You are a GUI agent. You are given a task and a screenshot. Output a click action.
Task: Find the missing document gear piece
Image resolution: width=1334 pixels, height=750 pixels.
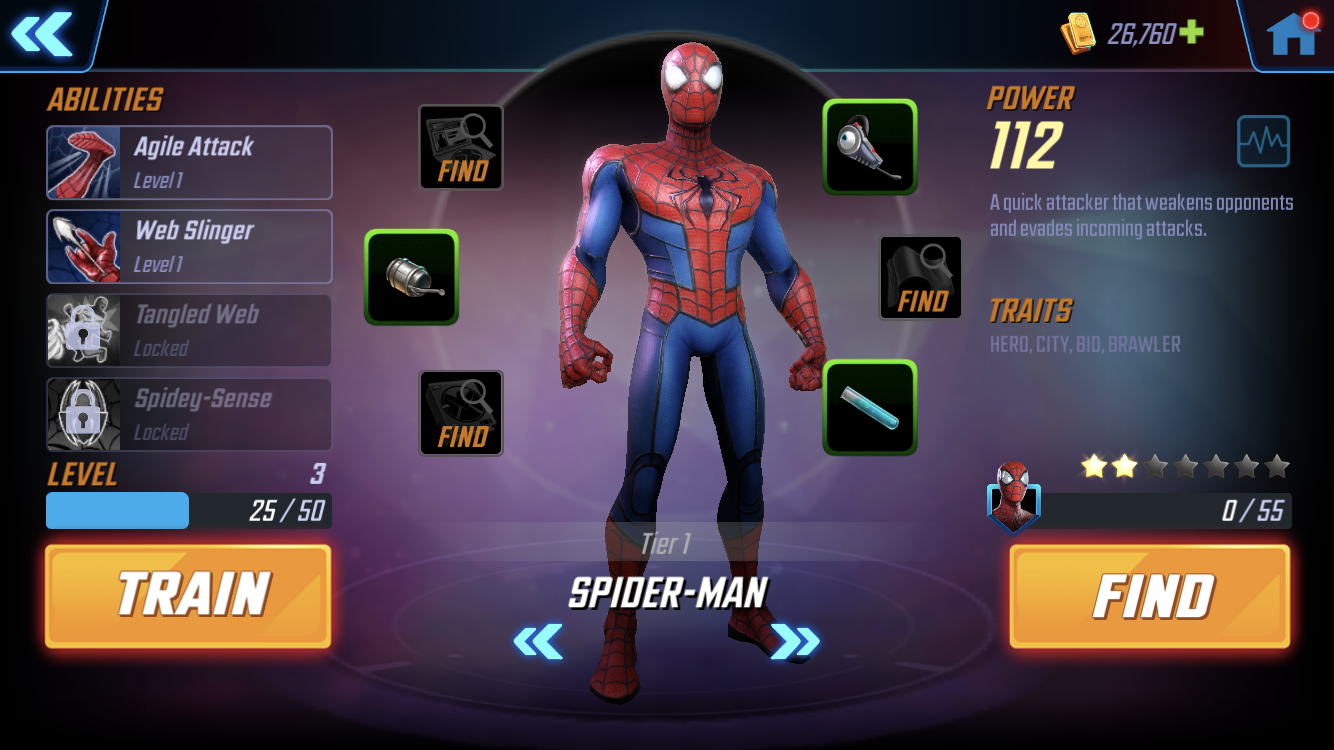461,147
